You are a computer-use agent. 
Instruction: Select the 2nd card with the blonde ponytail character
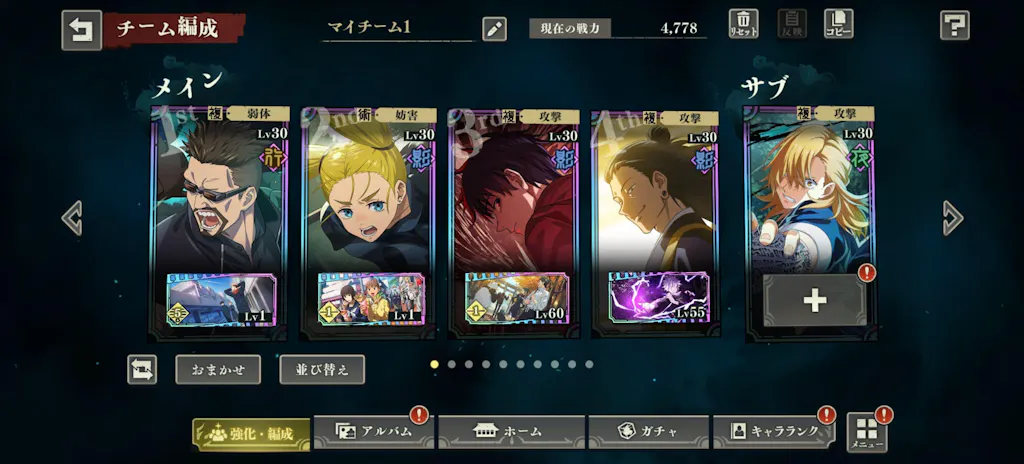point(368,200)
